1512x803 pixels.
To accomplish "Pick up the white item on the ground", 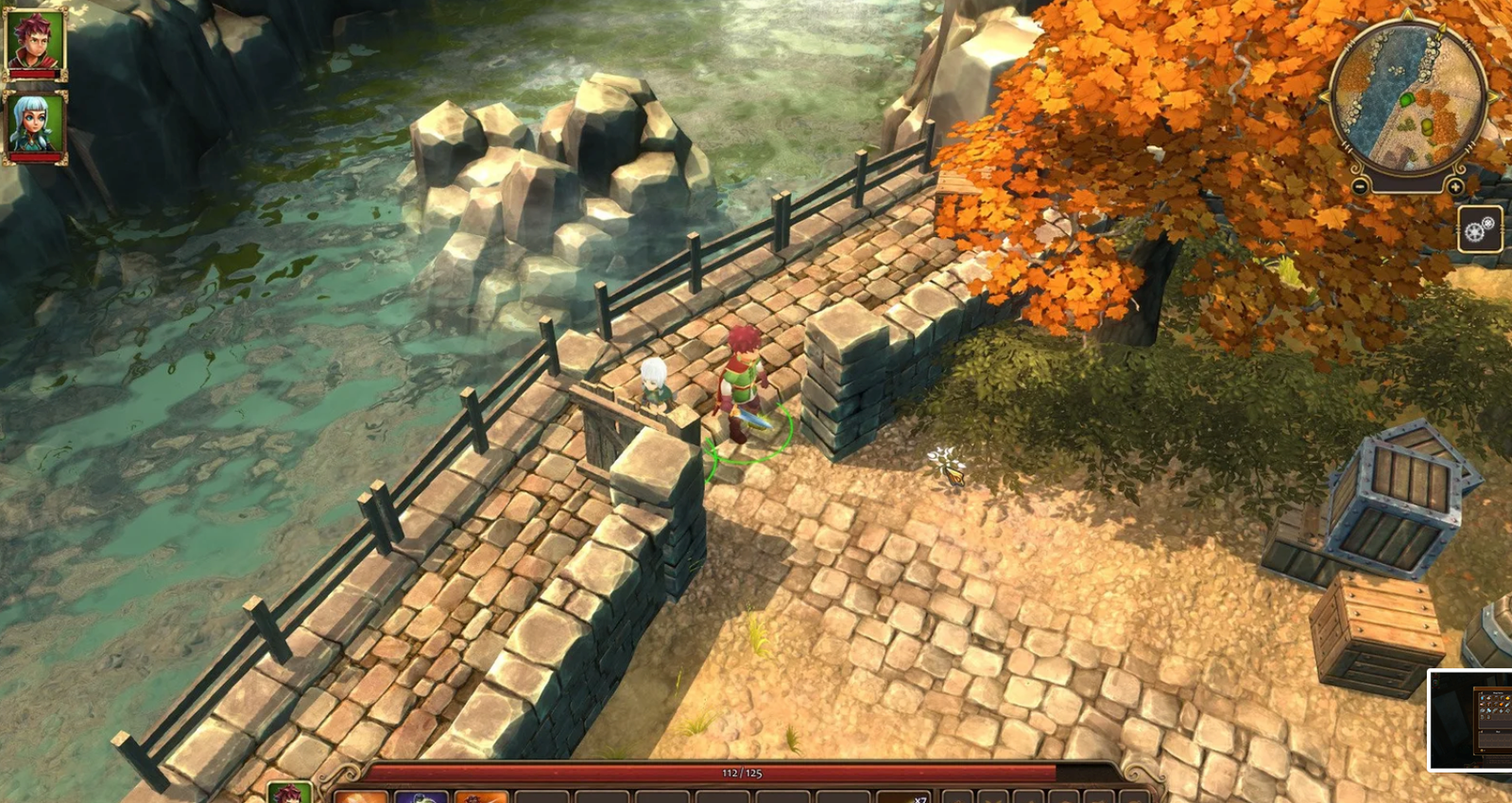I will pos(948,465).
